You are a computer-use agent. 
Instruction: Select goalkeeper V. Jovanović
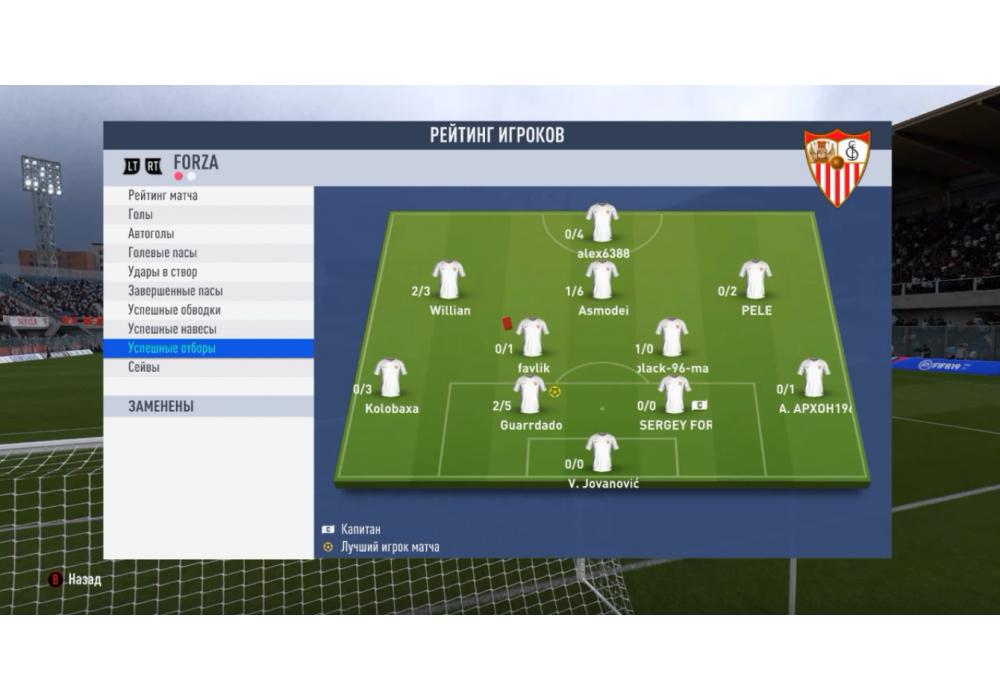(602, 453)
